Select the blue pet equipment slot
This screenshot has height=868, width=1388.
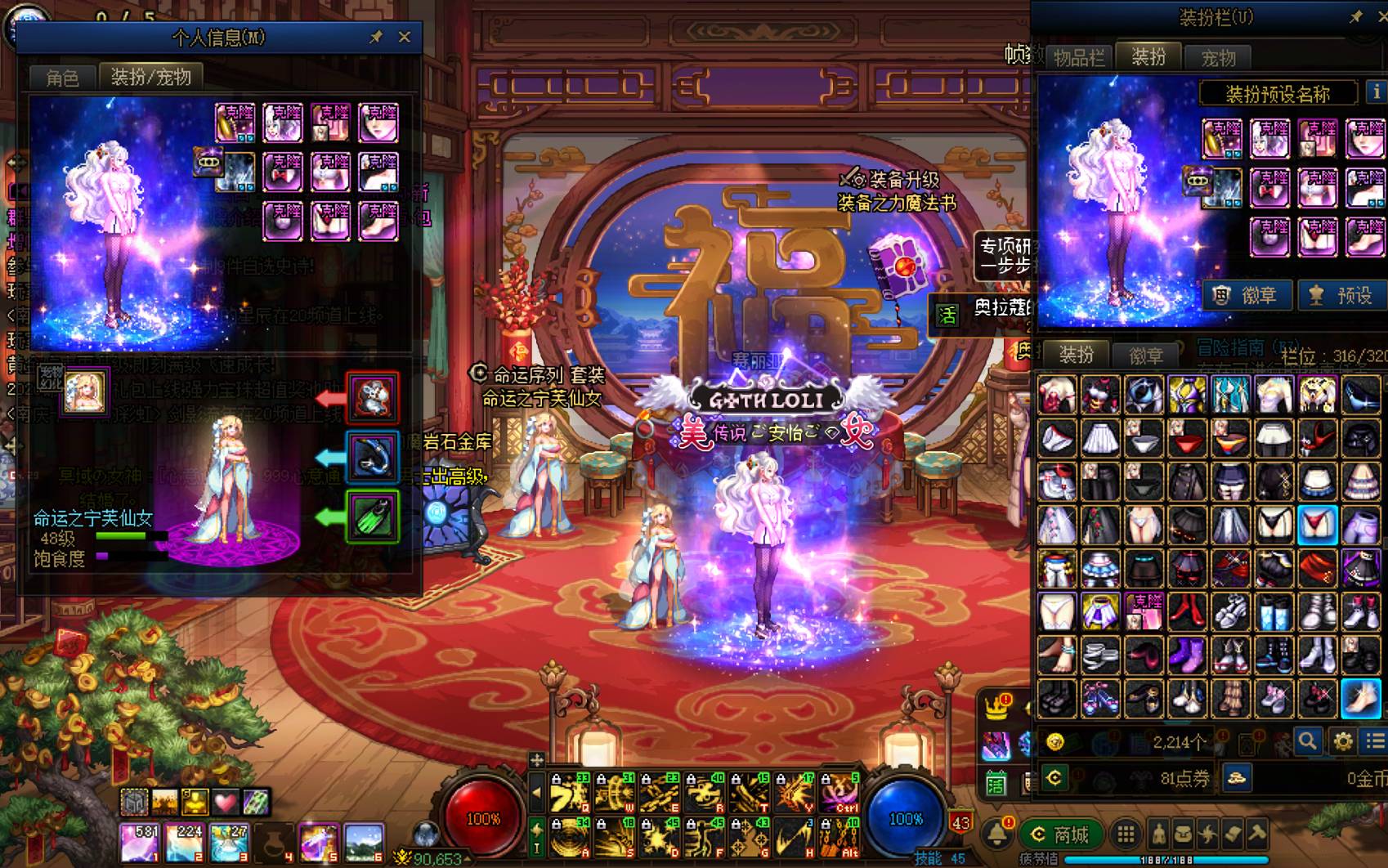373,457
